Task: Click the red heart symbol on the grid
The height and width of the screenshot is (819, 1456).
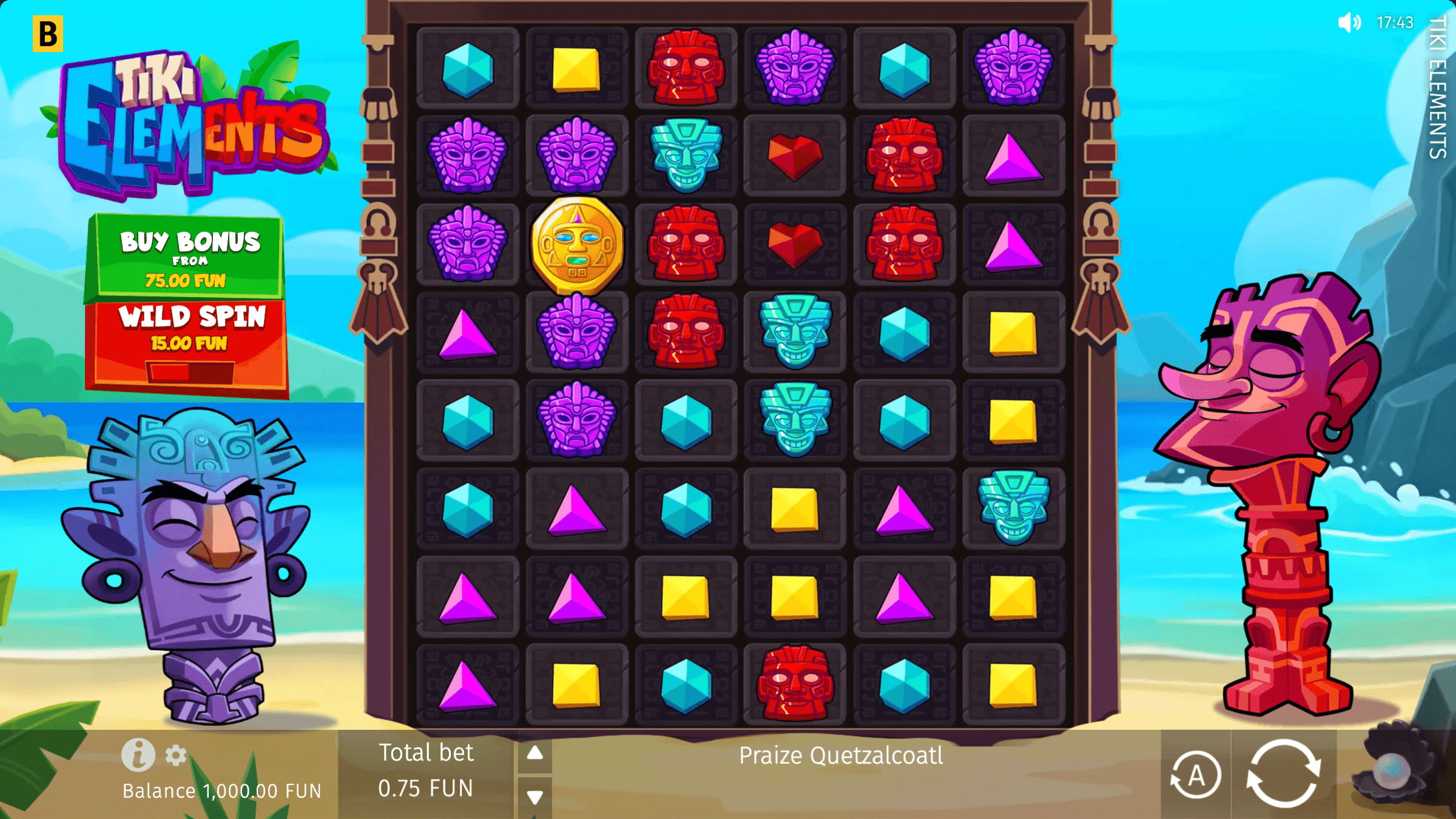Action: pyautogui.click(x=795, y=155)
